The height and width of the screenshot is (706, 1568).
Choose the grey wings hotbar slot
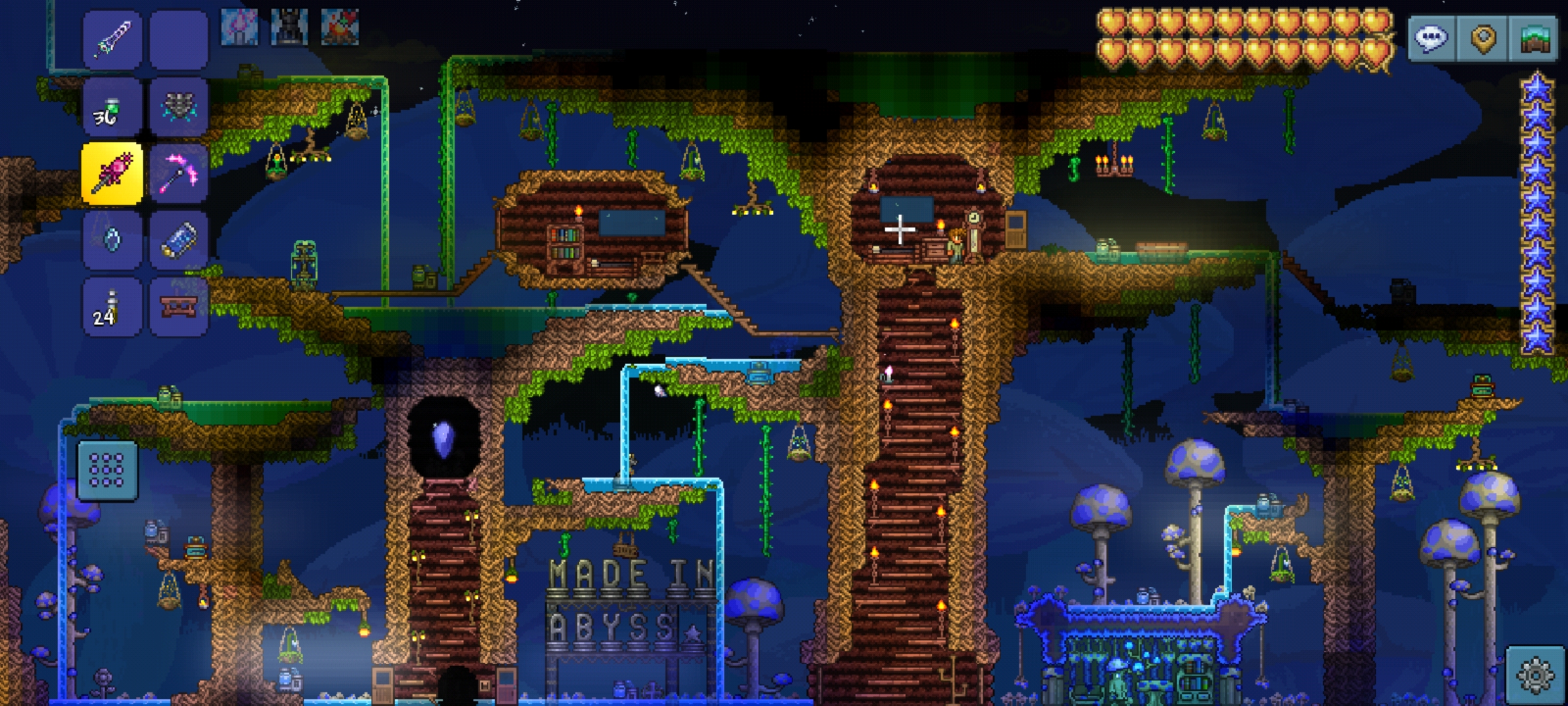[178, 108]
